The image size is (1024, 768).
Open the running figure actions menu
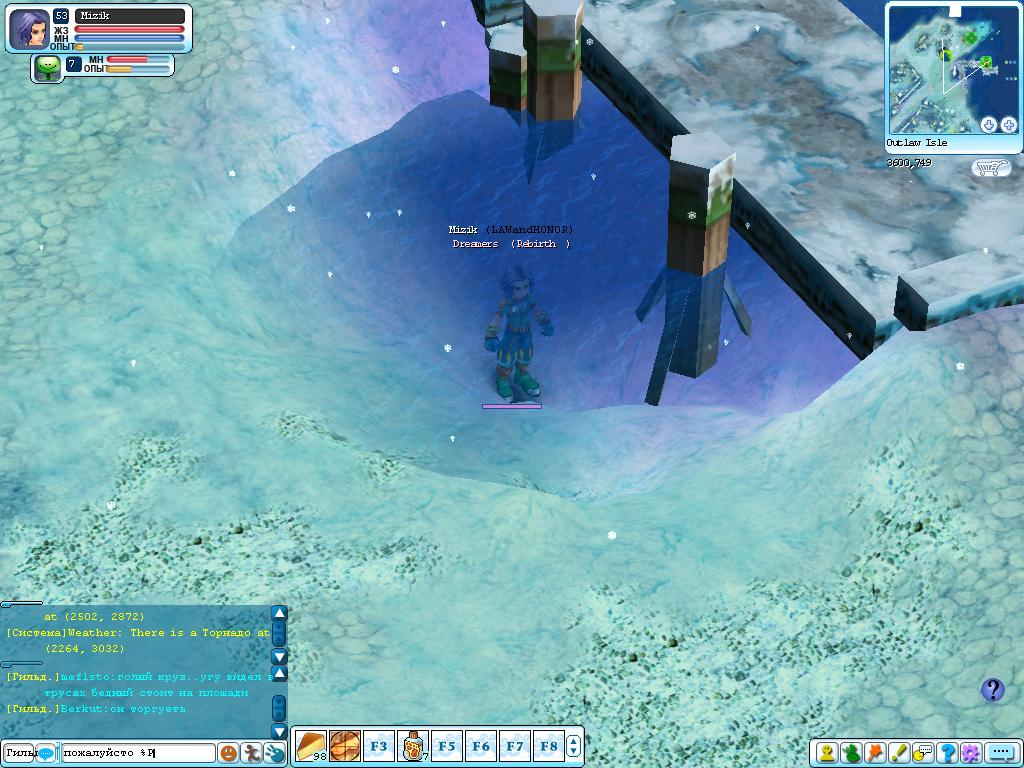click(x=252, y=752)
